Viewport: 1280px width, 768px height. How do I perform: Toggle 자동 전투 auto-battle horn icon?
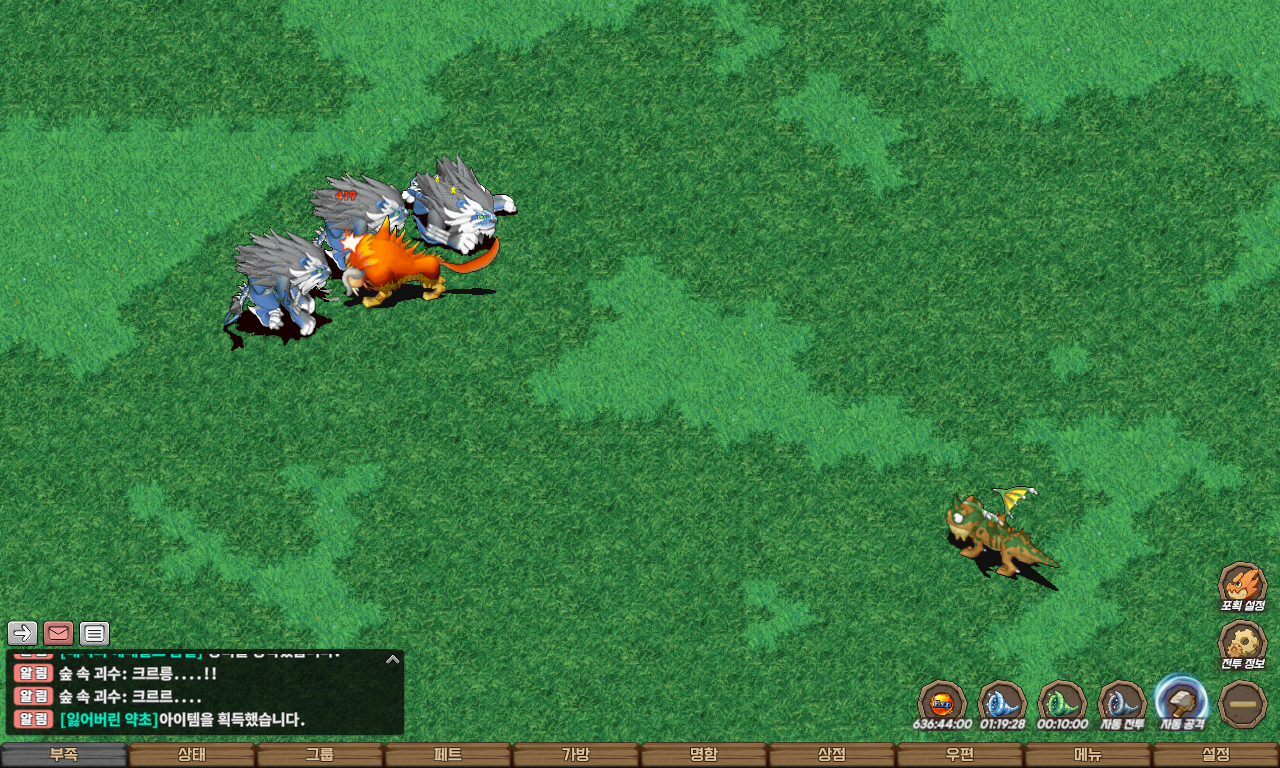pyautogui.click(x=1121, y=702)
